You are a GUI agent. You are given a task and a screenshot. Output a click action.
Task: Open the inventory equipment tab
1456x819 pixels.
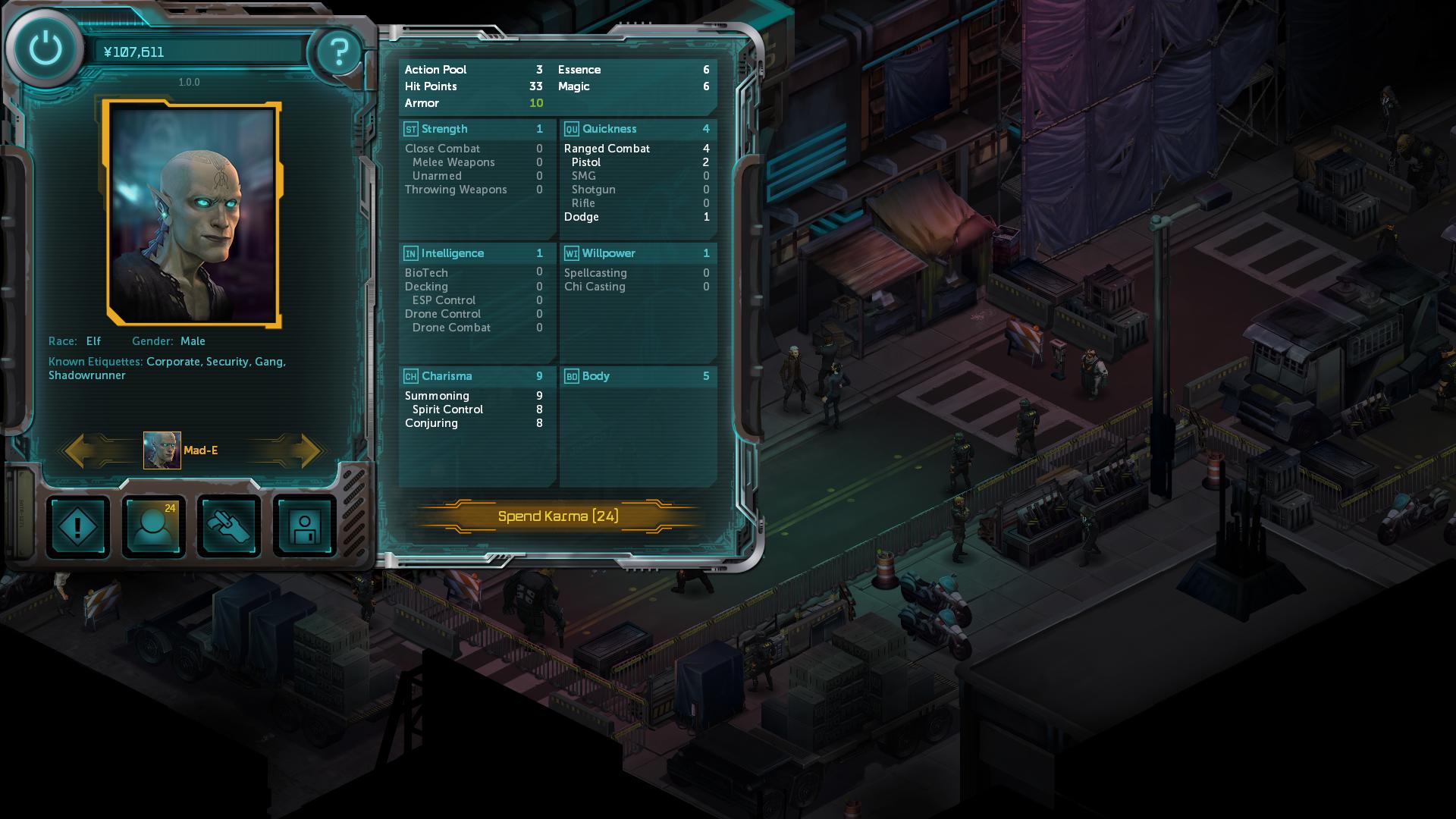(229, 527)
